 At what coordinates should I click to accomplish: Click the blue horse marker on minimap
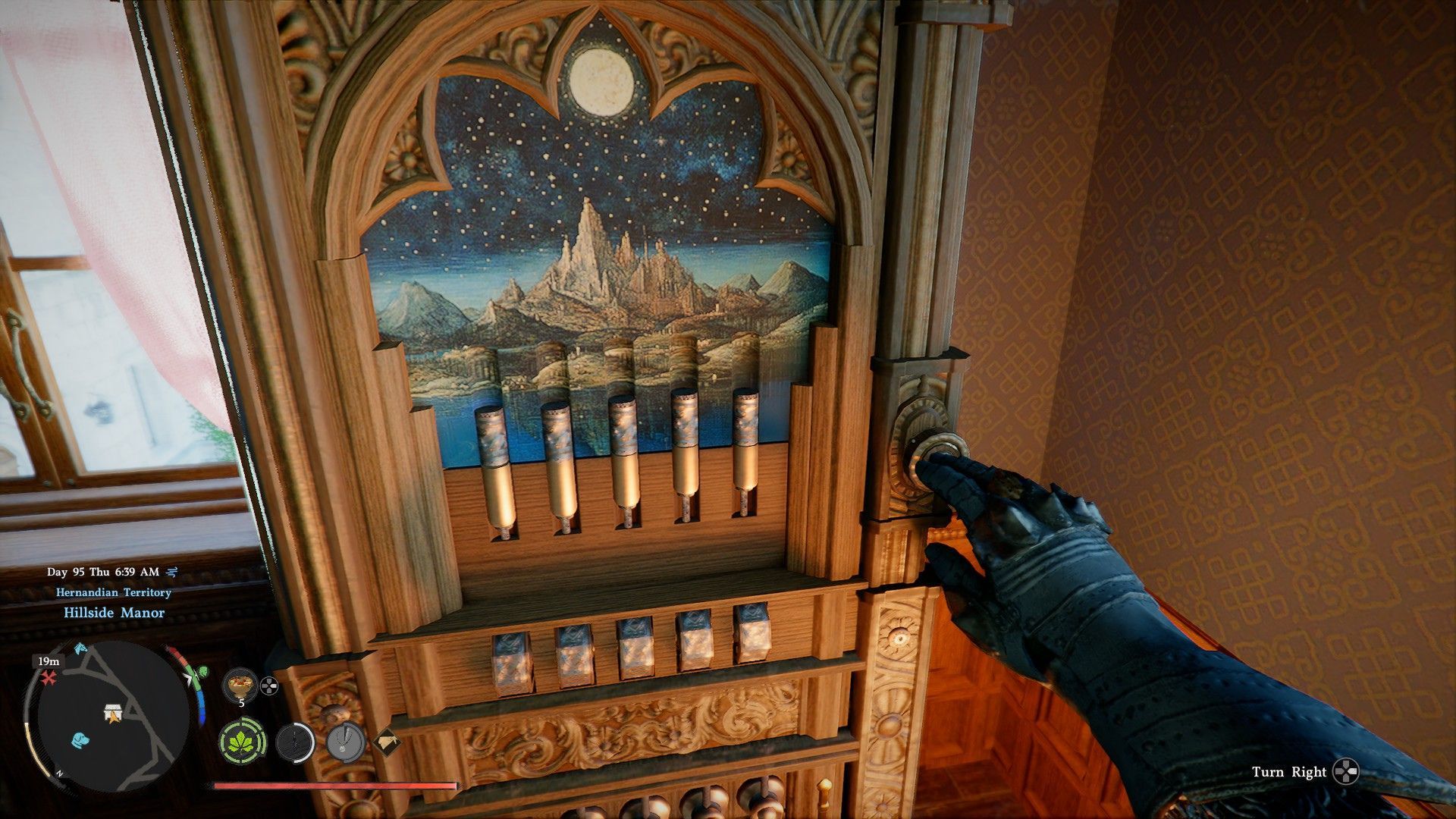point(81,649)
